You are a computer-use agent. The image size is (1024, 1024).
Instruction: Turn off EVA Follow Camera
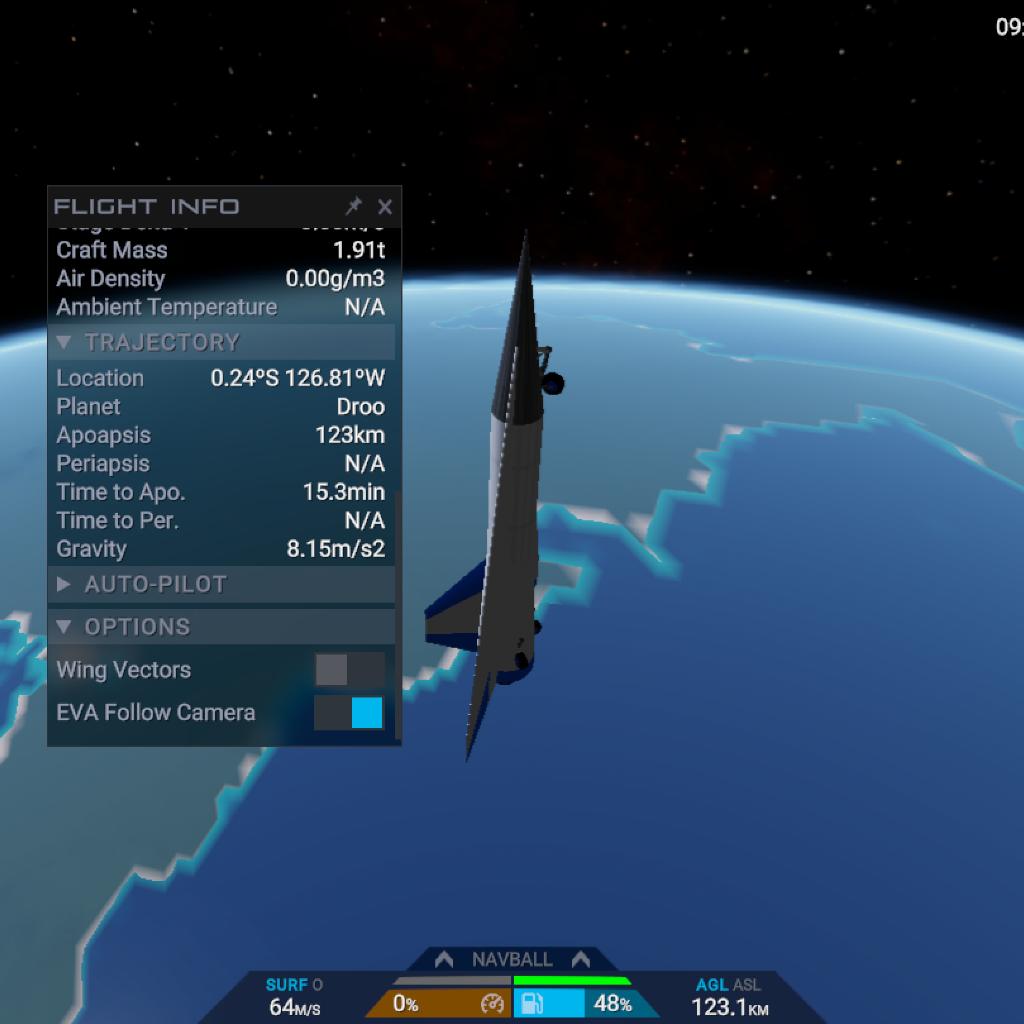click(x=349, y=713)
